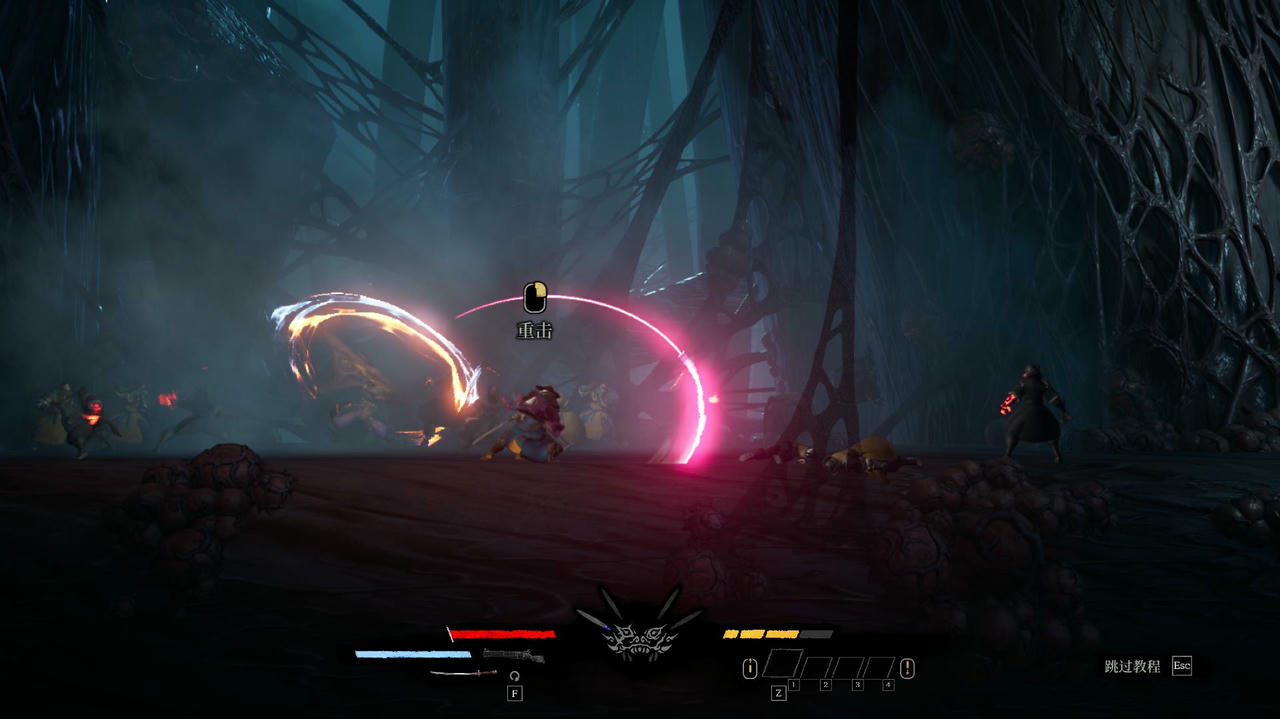Image resolution: width=1280 pixels, height=719 pixels.
Task: Select the katana weapon icon
Action: (463, 673)
